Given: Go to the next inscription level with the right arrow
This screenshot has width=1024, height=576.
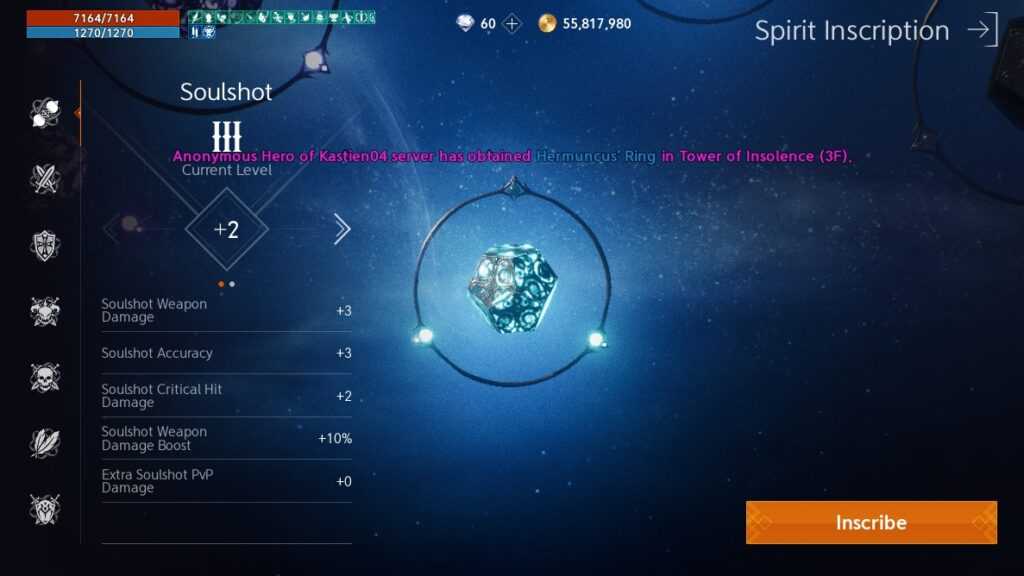Looking at the screenshot, I should [x=341, y=229].
